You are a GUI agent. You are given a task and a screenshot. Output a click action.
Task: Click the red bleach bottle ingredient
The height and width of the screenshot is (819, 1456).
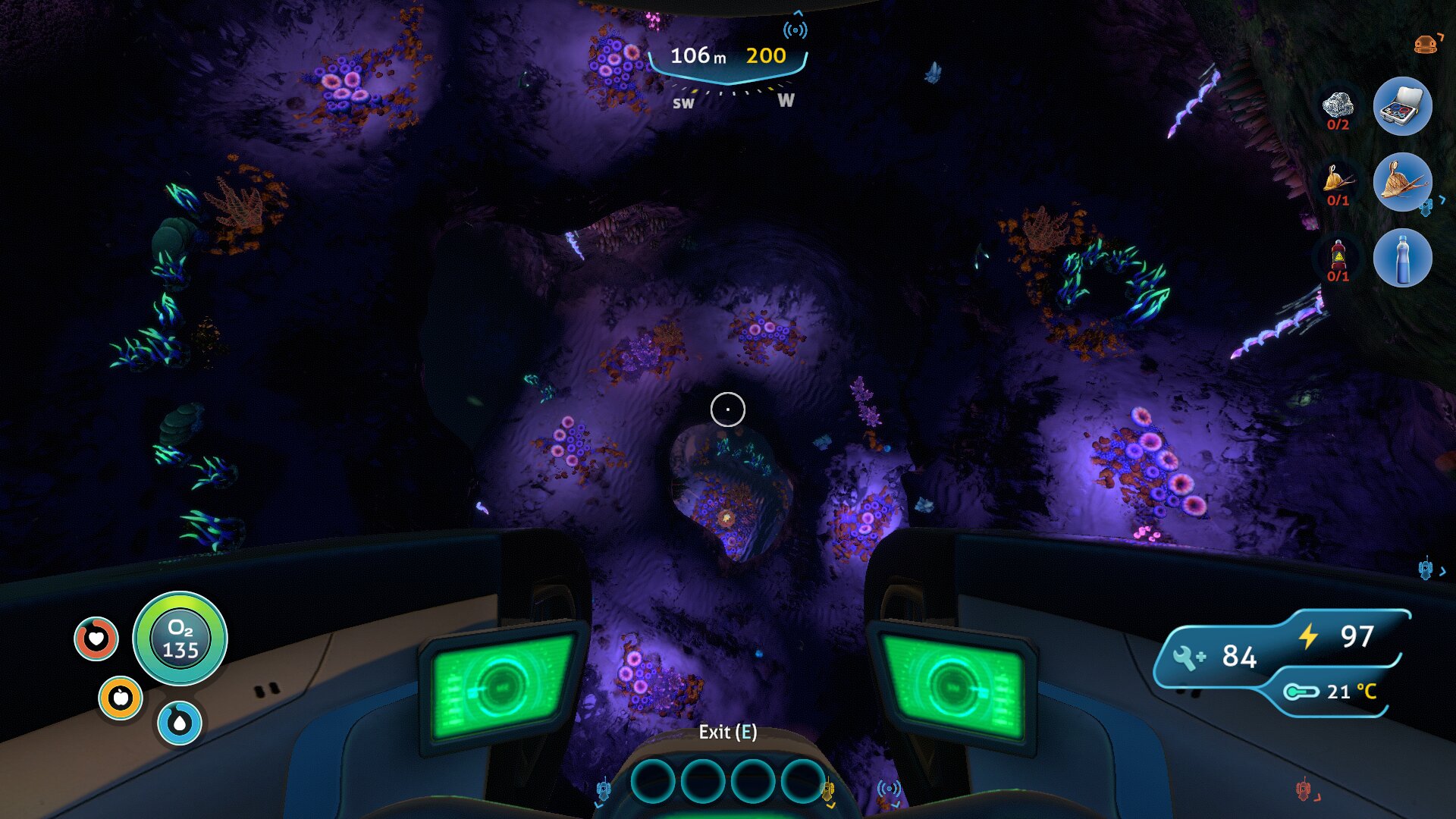click(1338, 256)
